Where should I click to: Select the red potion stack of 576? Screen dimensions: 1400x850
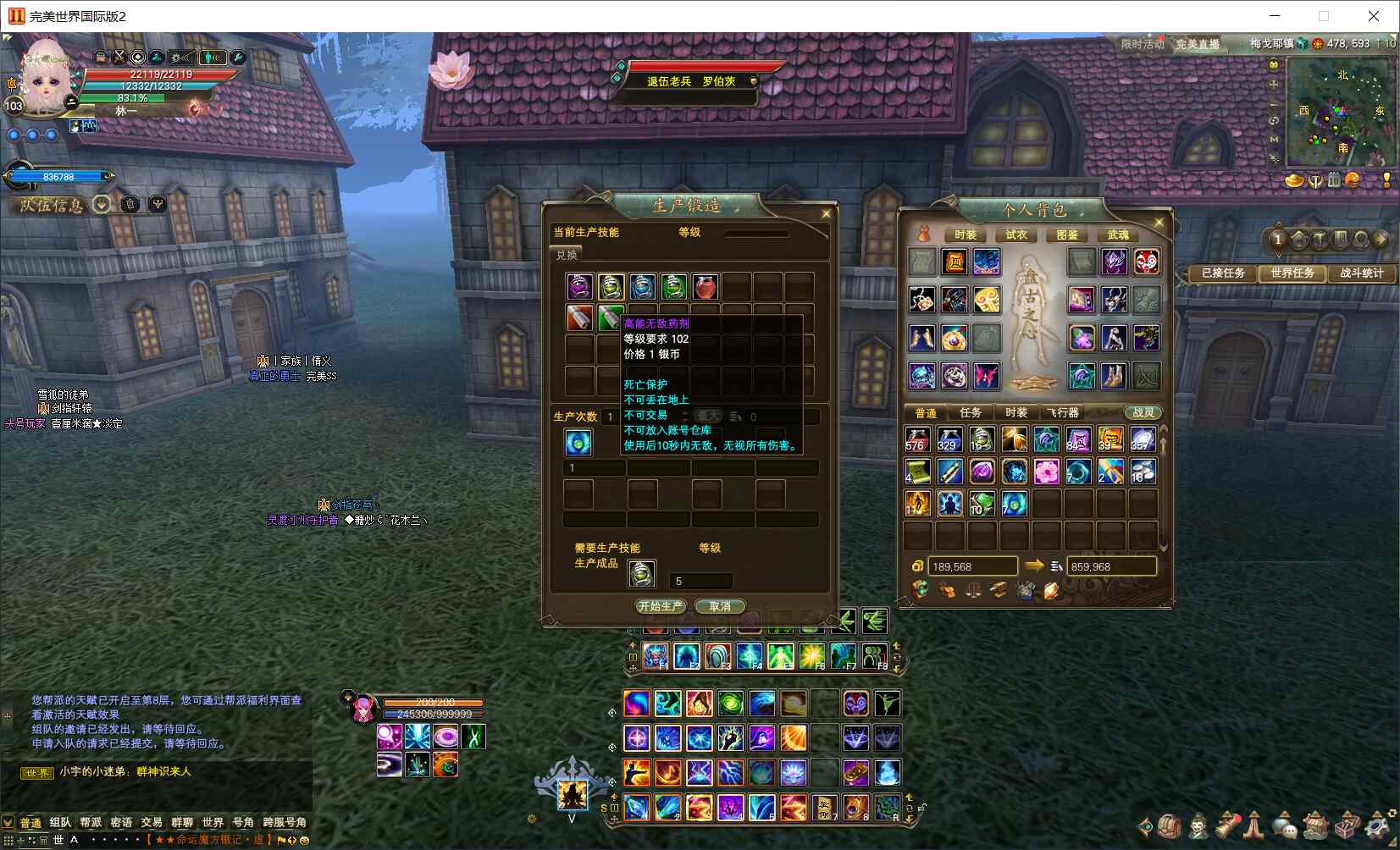(x=917, y=439)
